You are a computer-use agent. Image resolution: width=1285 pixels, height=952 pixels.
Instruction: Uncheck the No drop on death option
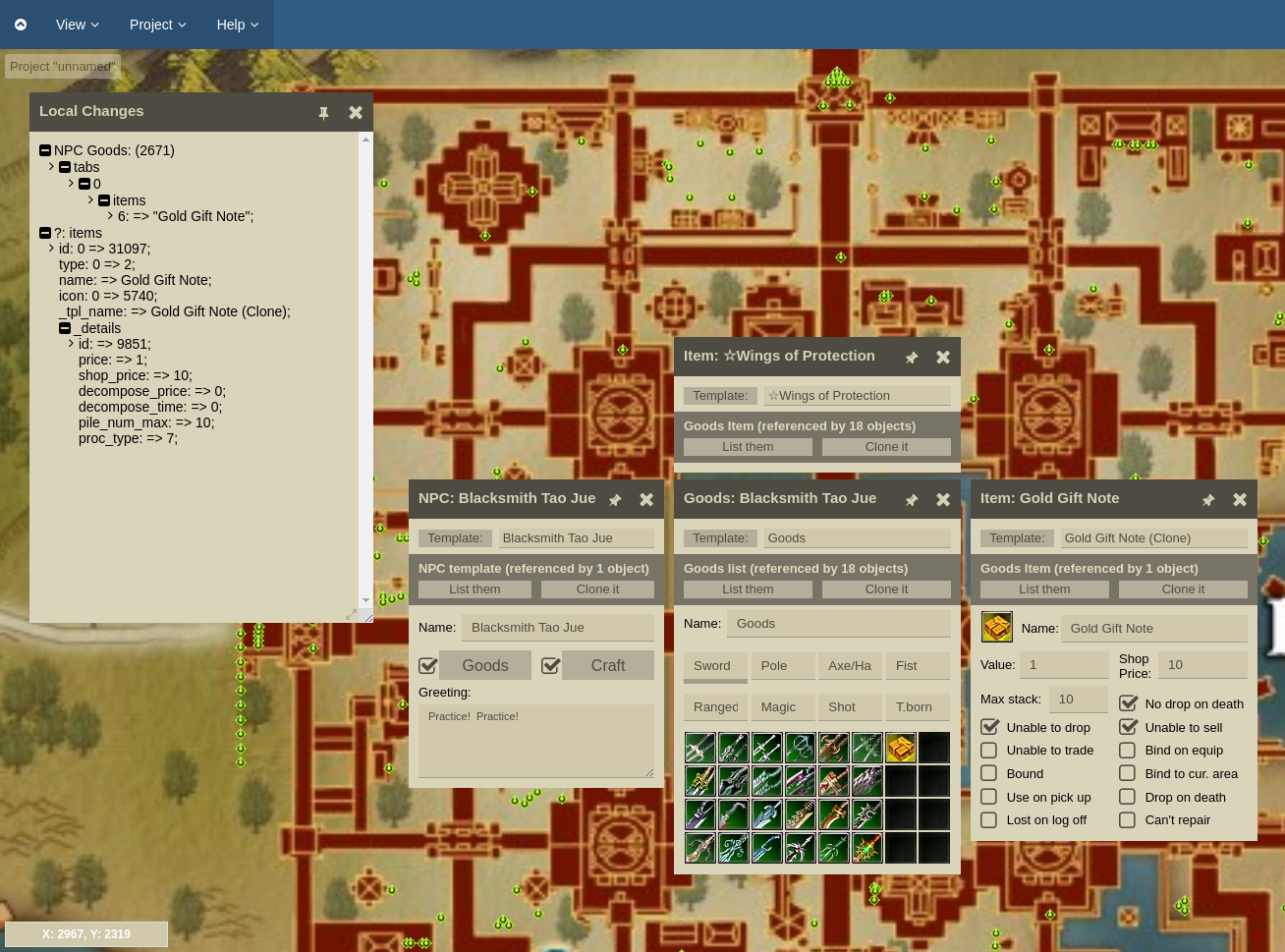(x=1128, y=703)
